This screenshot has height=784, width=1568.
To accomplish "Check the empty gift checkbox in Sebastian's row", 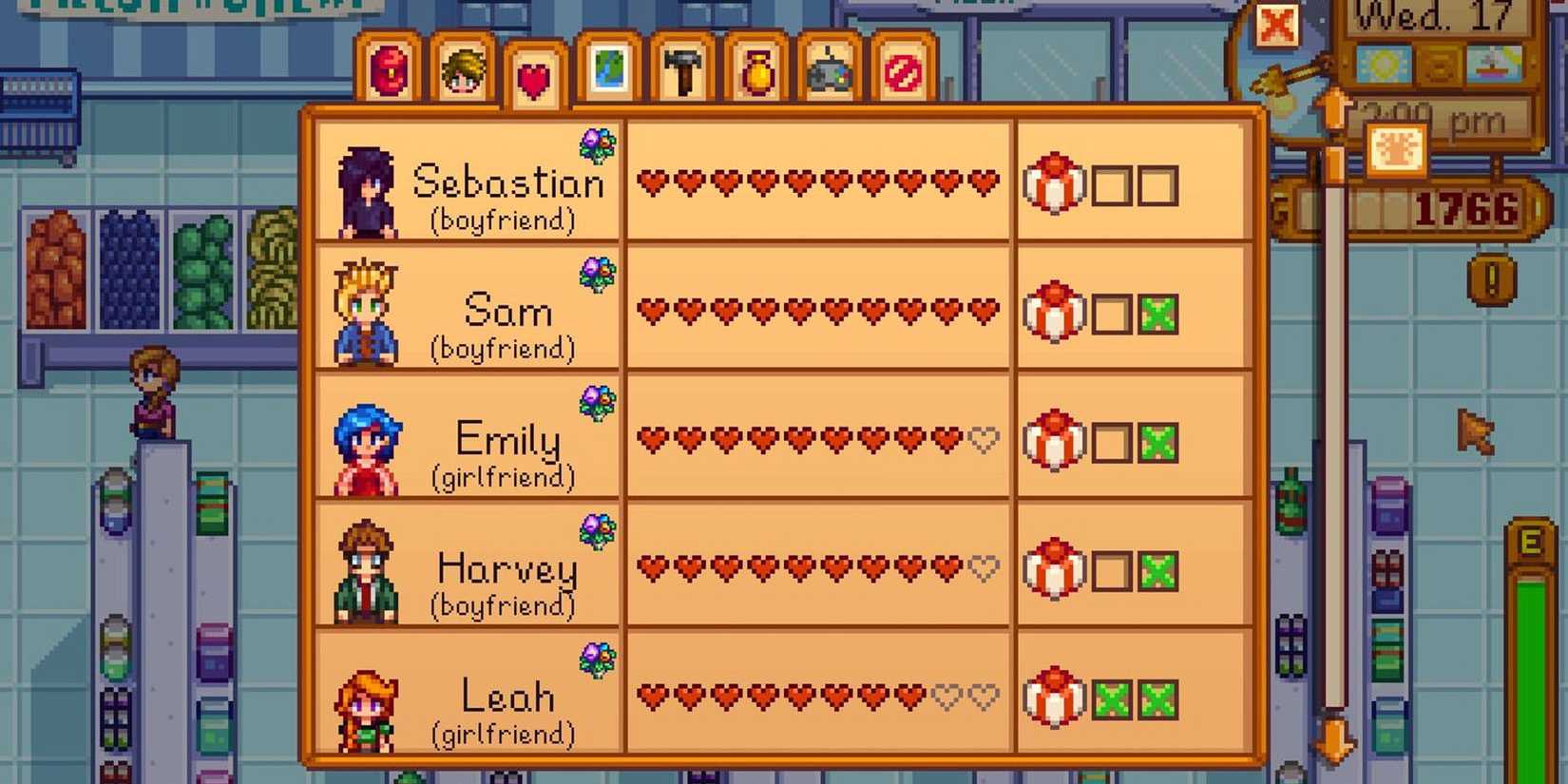I will (1110, 186).
